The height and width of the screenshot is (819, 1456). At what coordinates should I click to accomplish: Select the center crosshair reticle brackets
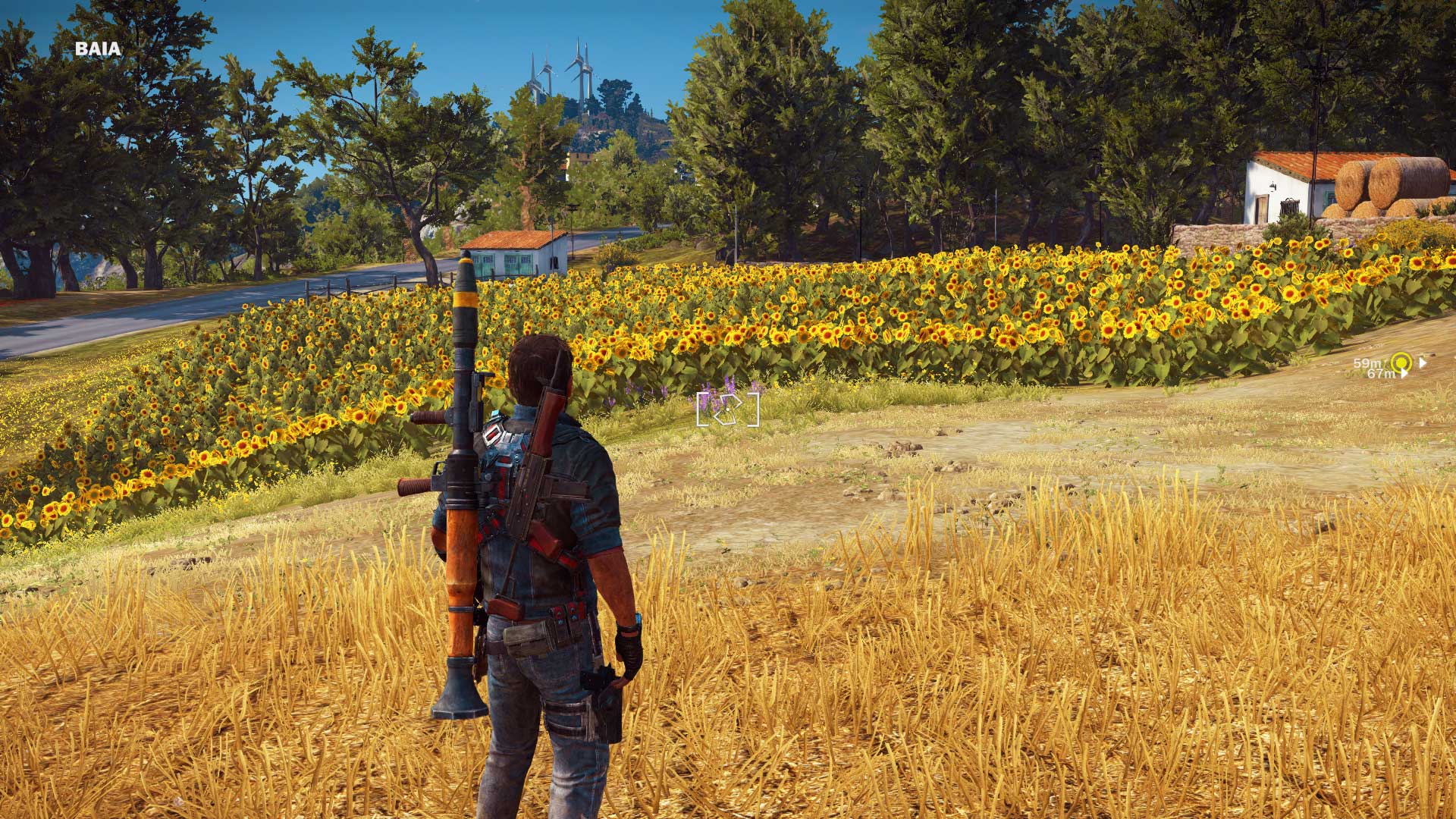coord(726,408)
